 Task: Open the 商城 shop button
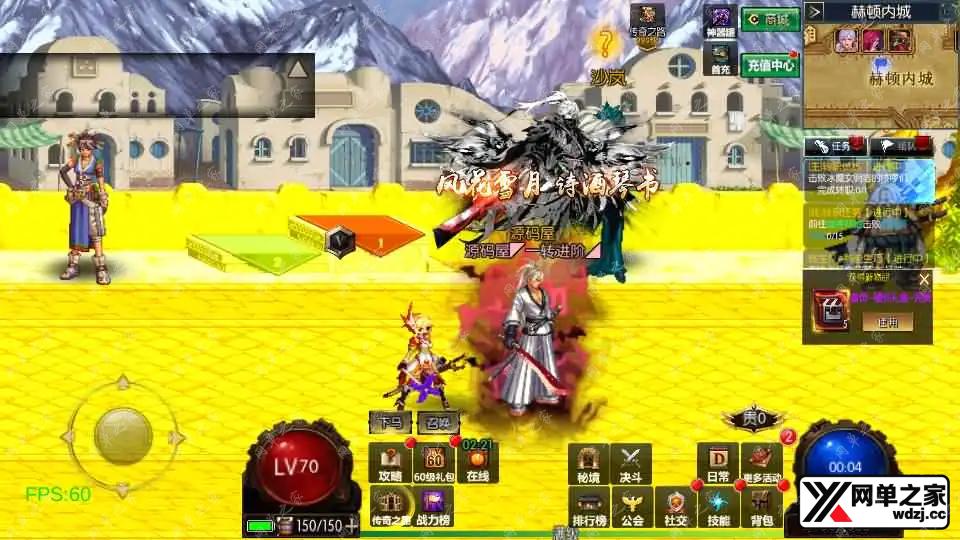[769, 19]
